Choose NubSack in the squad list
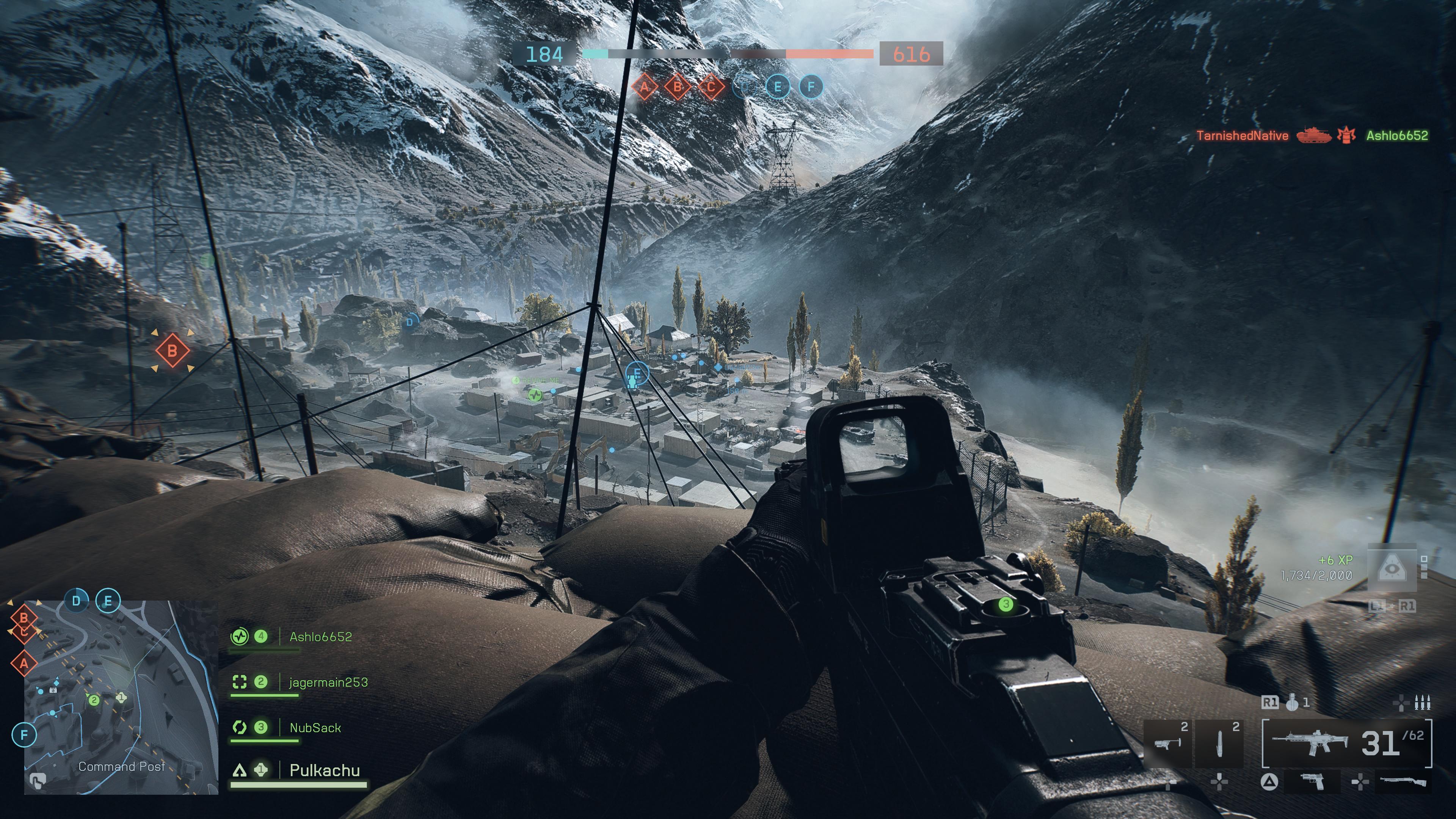Viewport: 1456px width, 819px height. 315,728
